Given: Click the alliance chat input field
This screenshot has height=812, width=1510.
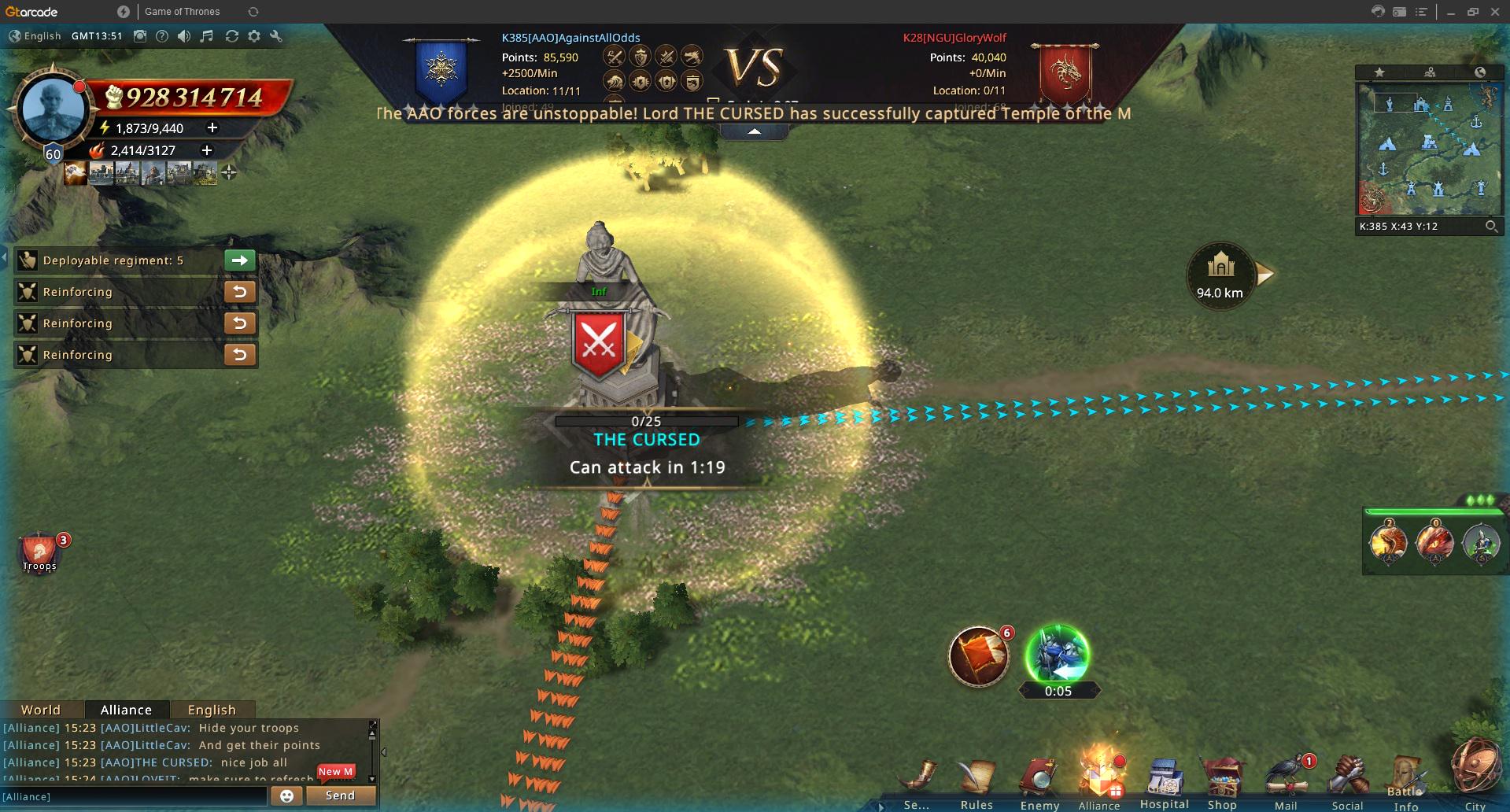Looking at the screenshot, I should pyautogui.click(x=134, y=796).
